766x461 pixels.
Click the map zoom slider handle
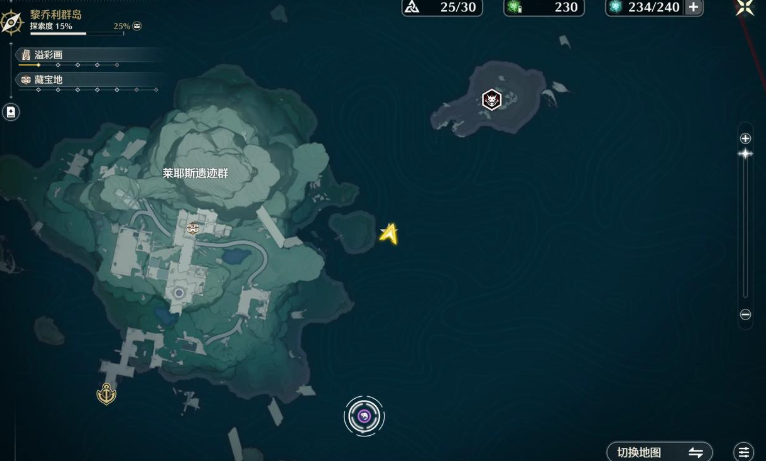pos(745,154)
